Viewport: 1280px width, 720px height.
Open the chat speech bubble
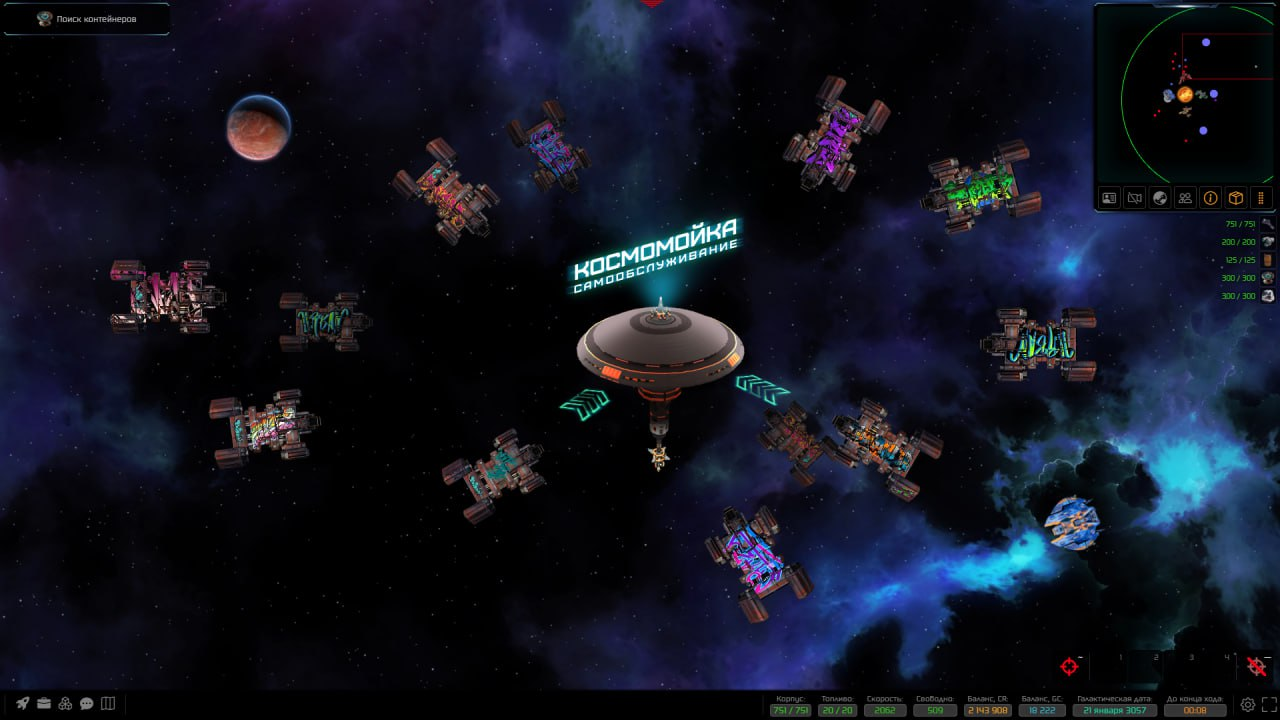[87, 703]
